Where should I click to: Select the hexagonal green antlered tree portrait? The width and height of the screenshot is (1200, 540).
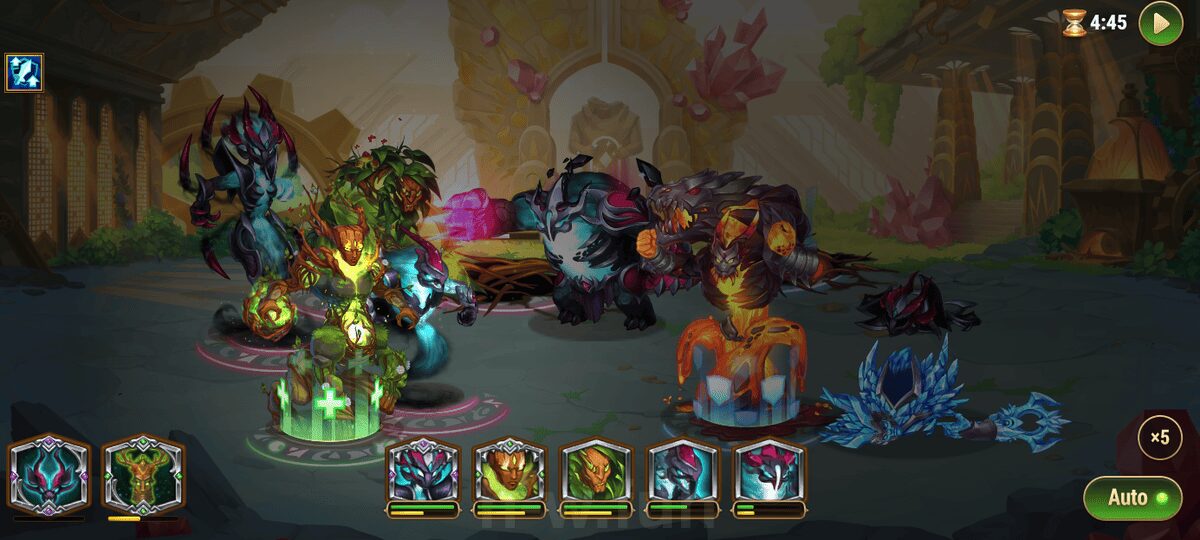[143, 474]
